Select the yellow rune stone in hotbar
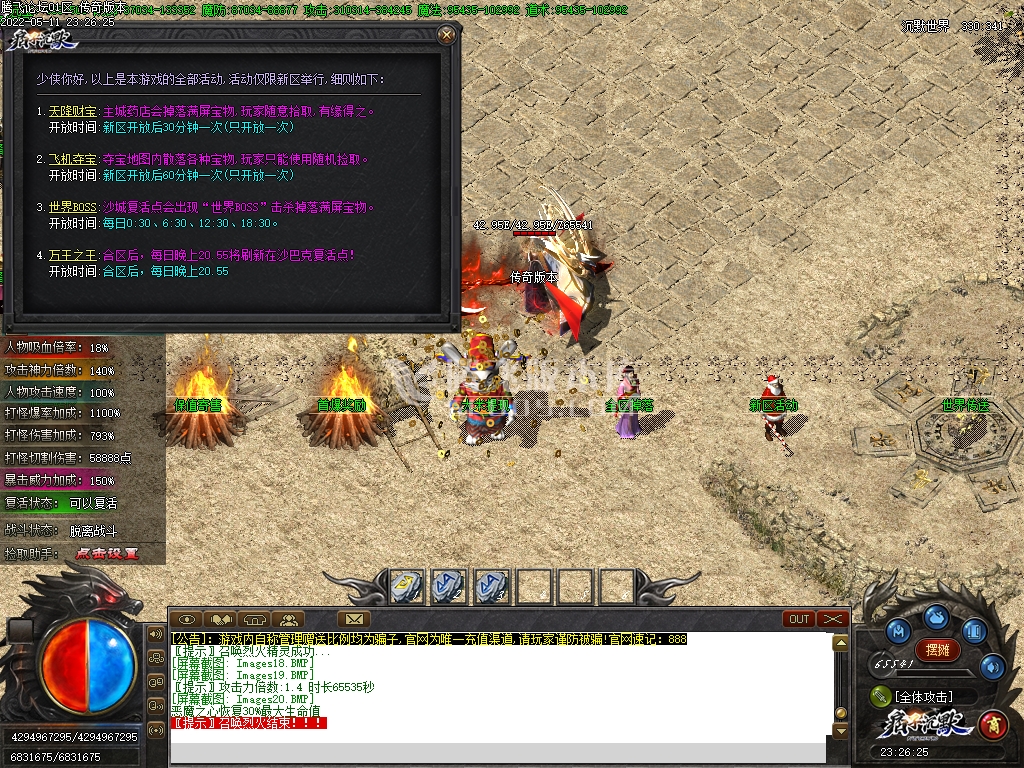 pyautogui.click(x=406, y=587)
